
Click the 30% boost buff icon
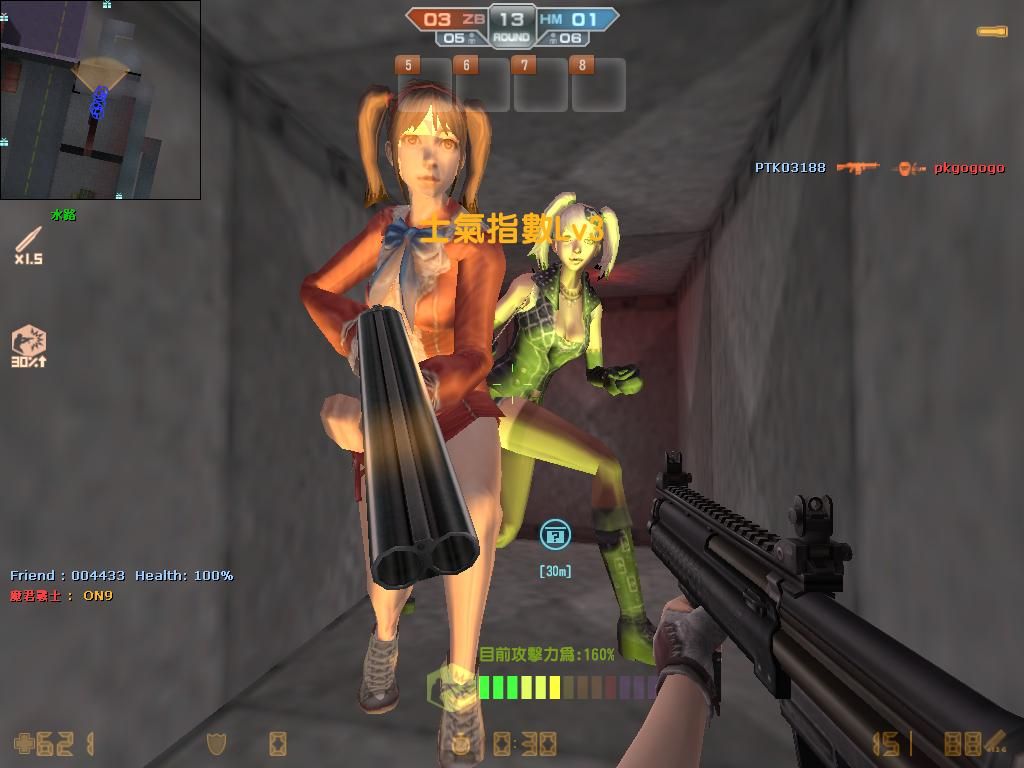(29, 344)
